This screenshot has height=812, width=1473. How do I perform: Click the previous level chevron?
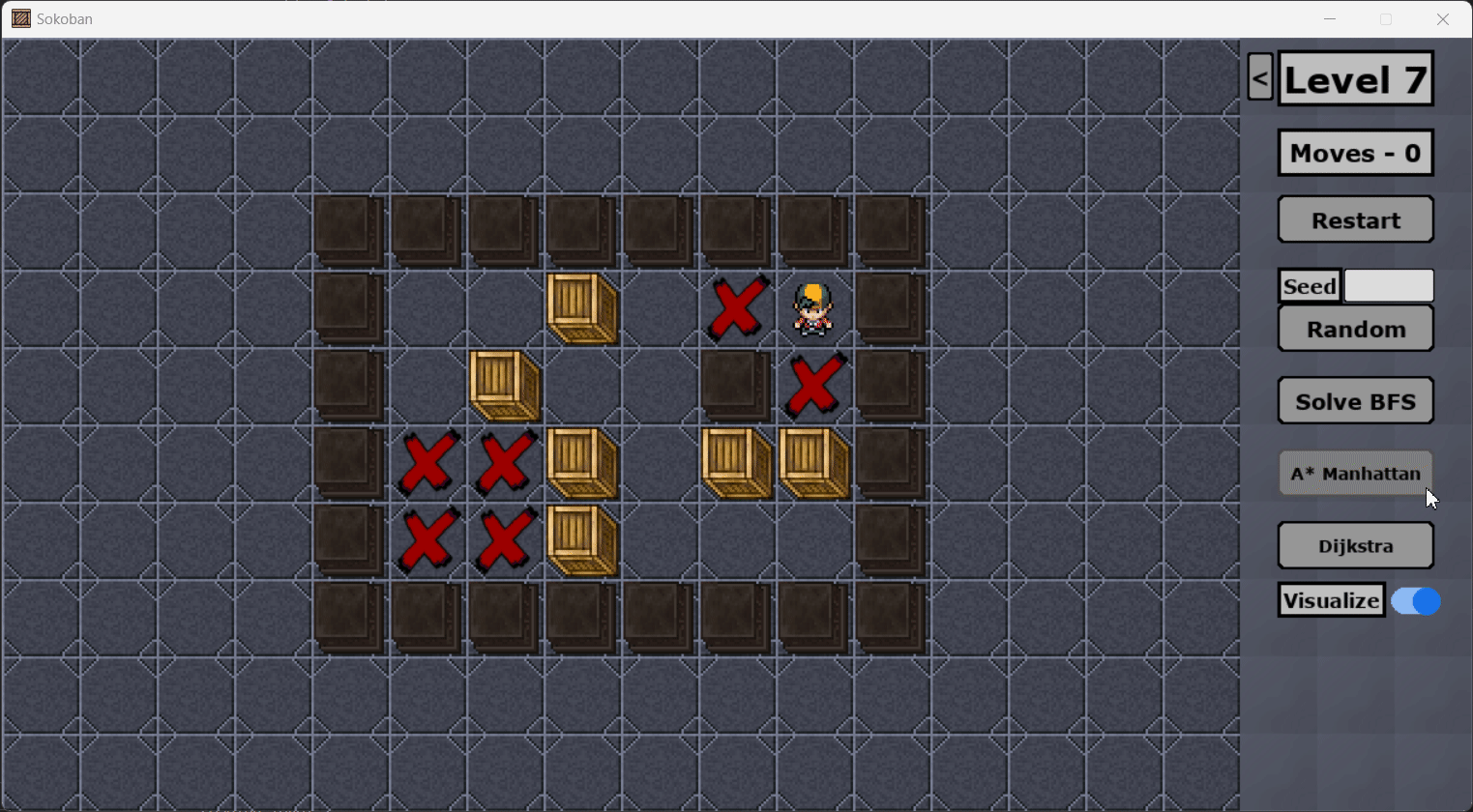[1259, 76]
